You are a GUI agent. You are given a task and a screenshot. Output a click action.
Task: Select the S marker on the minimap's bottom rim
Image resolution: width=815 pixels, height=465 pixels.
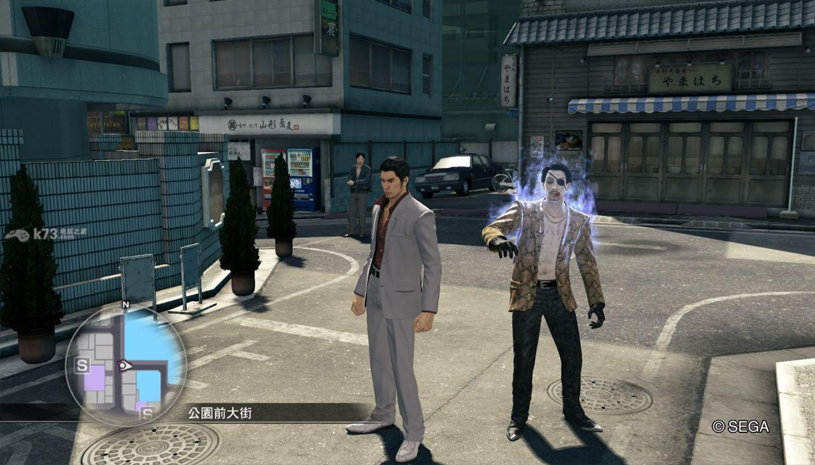146,412
